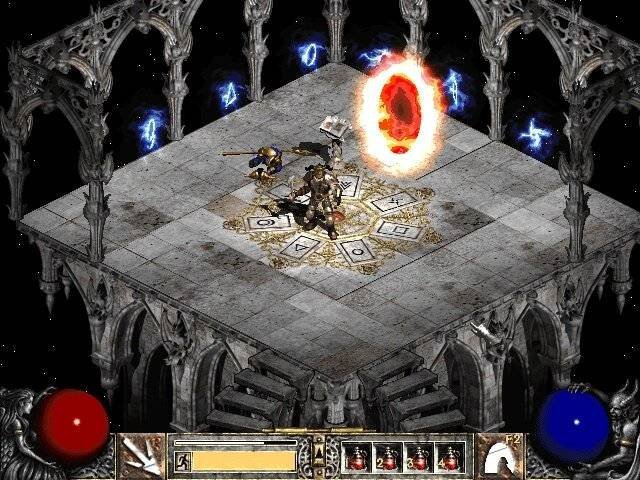Screen dimensions: 640x480
Task: Use the red potion in belt slot 2
Action: [x=387, y=457]
